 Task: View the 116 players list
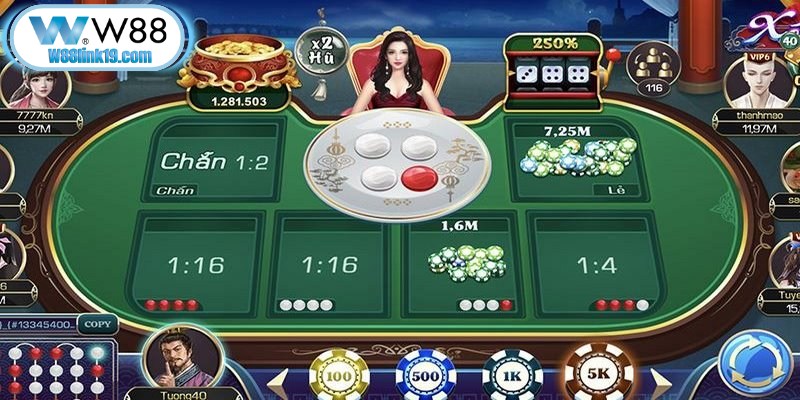[653, 70]
